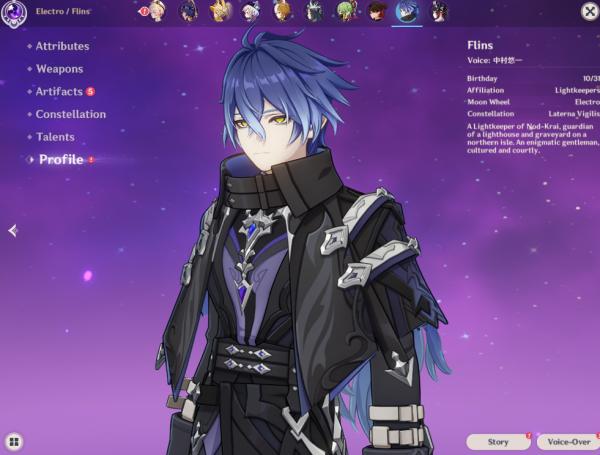Choose the blonde portrait with the red alert badge
This screenshot has height=455, width=600.
click(x=157, y=12)
